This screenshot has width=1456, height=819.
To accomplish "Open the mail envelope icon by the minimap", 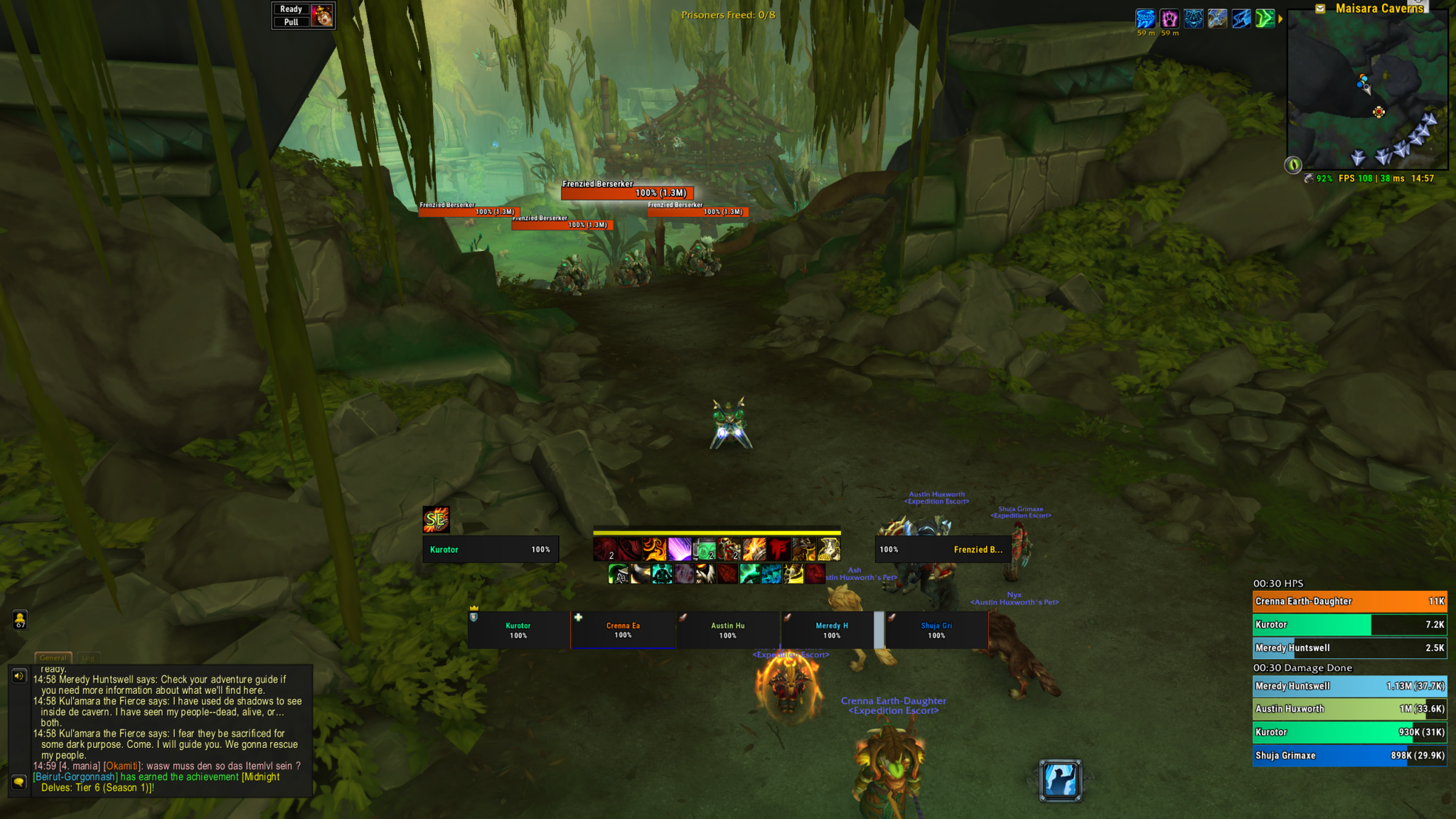I will (1320, 9).
